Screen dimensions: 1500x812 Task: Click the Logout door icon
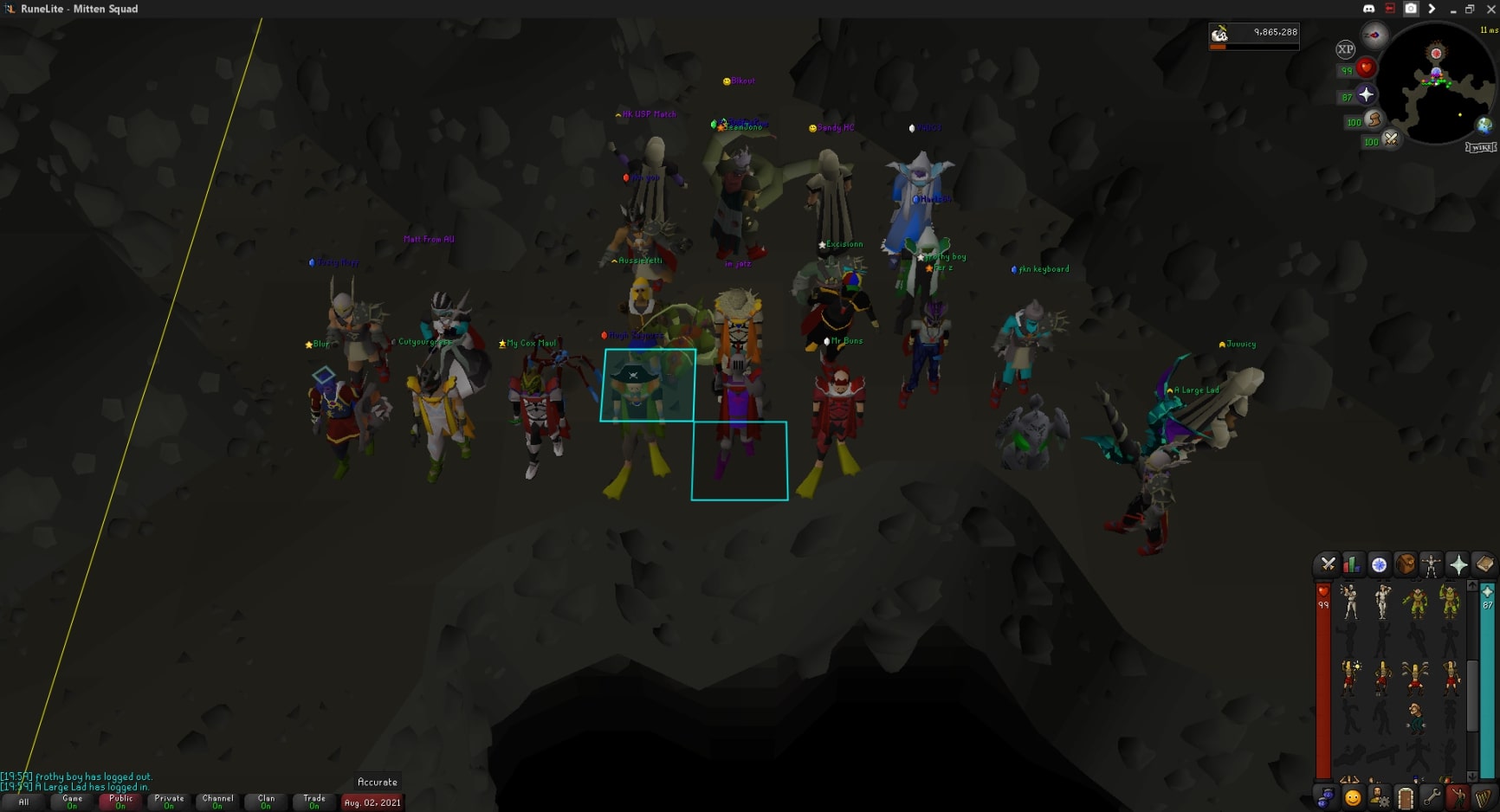(x=1406, y=797)
